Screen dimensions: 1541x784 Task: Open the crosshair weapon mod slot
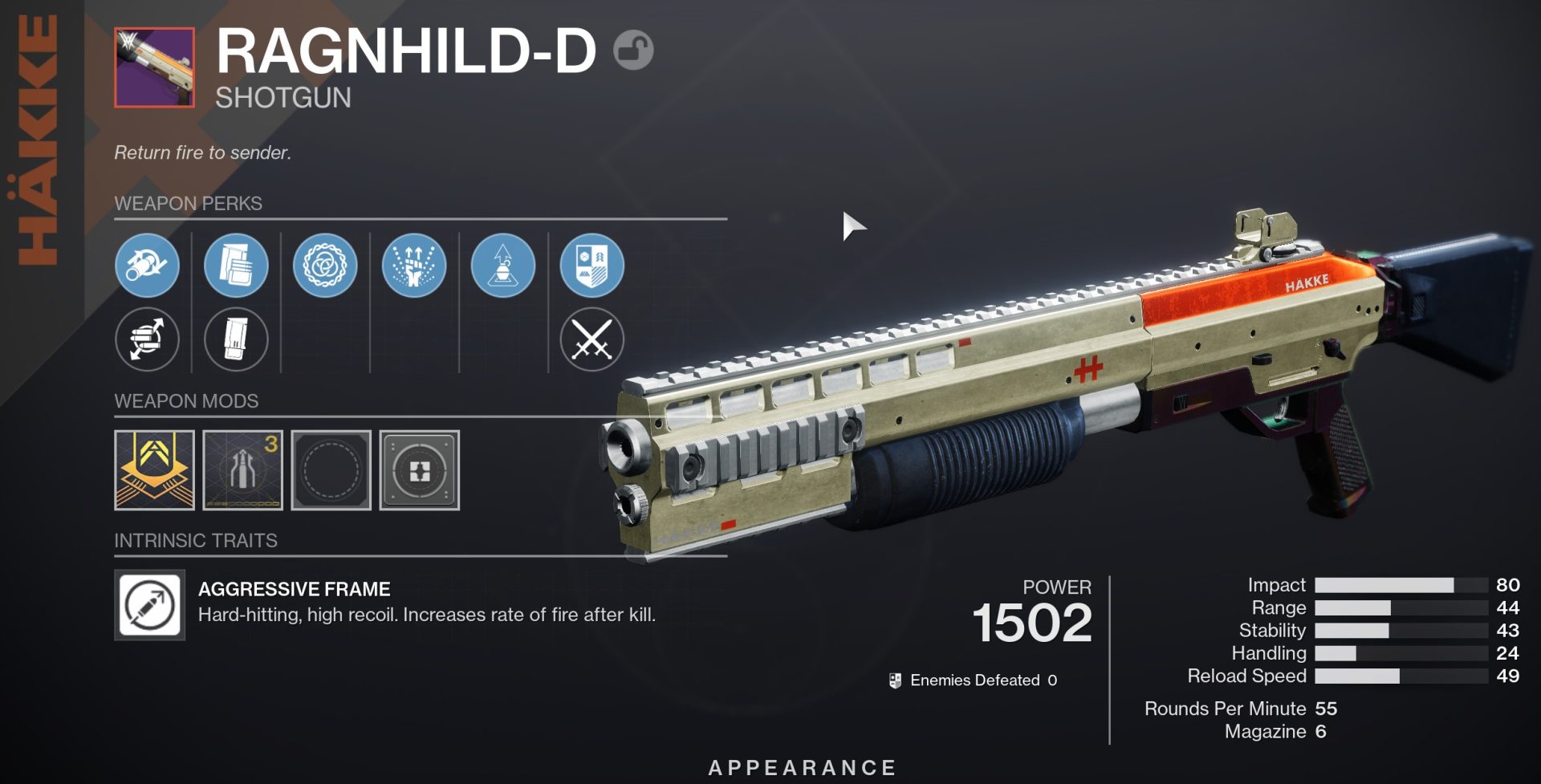coord(419,470)
